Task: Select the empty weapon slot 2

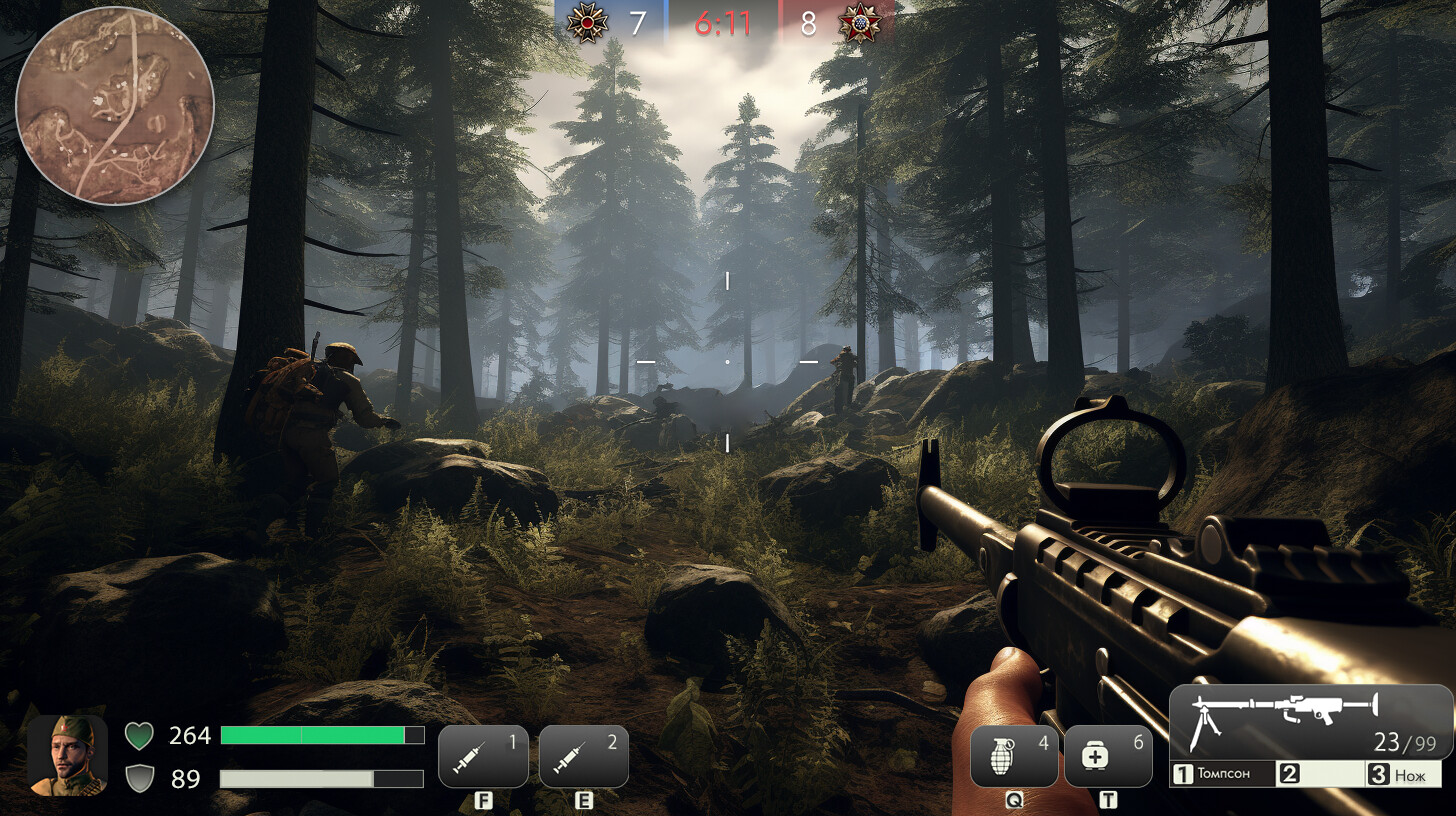Action: (1319, 774)
